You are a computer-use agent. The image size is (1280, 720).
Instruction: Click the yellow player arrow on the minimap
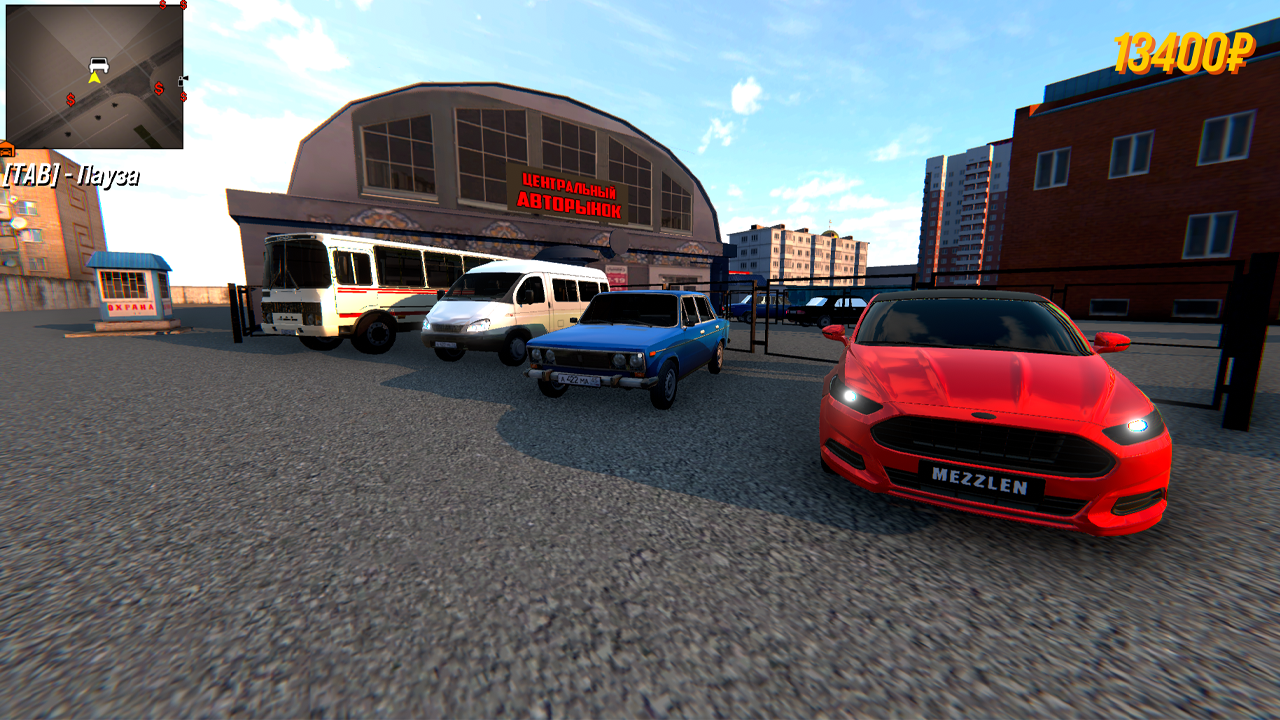tap(95, 78)
